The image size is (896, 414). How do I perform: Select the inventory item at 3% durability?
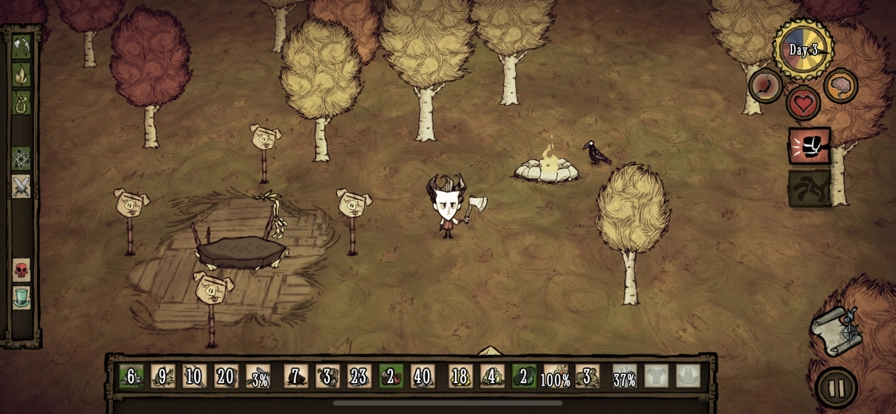tap(258, 376)
